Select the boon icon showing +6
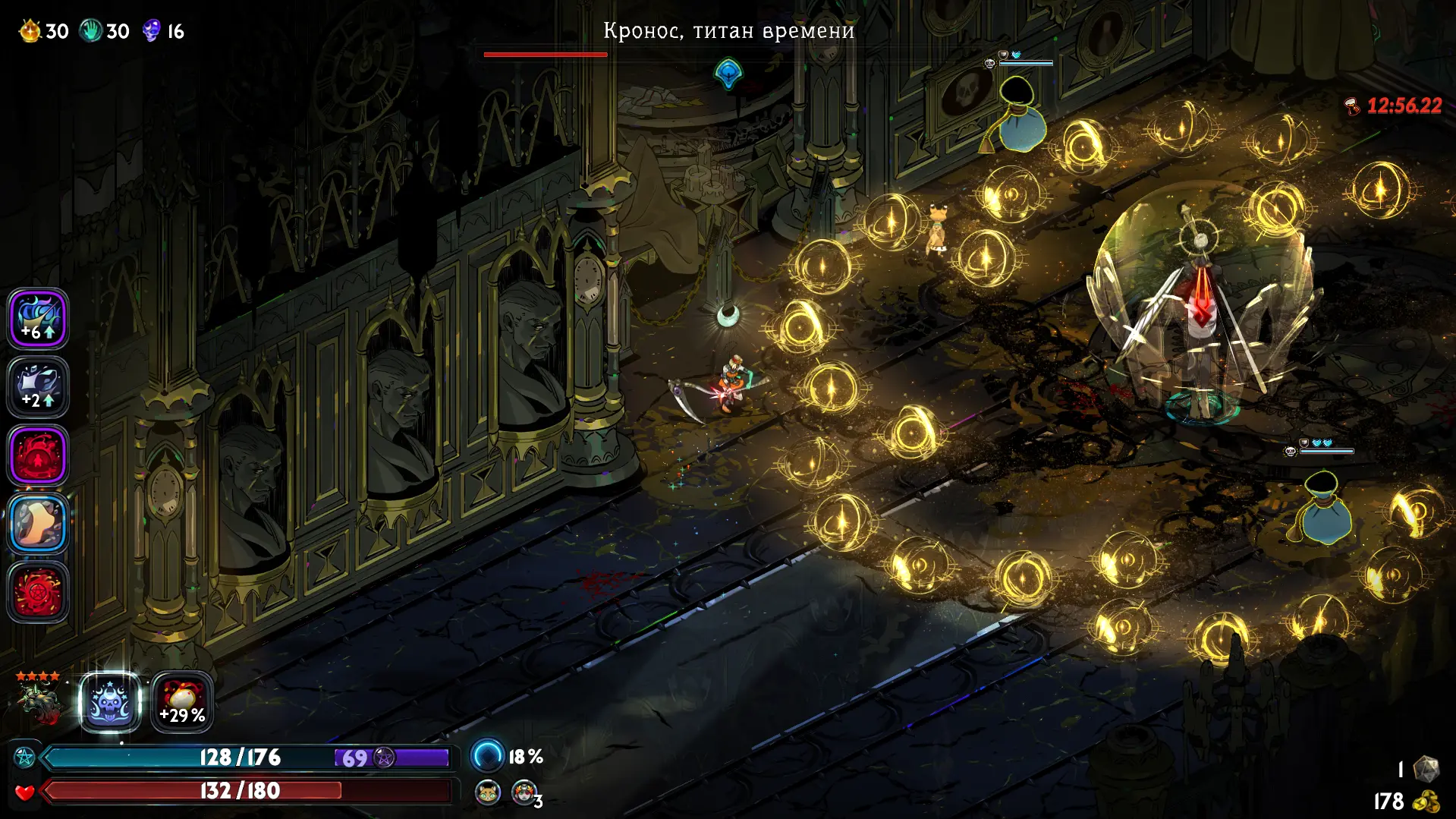The height and width of the screenshot is (819, 1456). coord(38,319)
